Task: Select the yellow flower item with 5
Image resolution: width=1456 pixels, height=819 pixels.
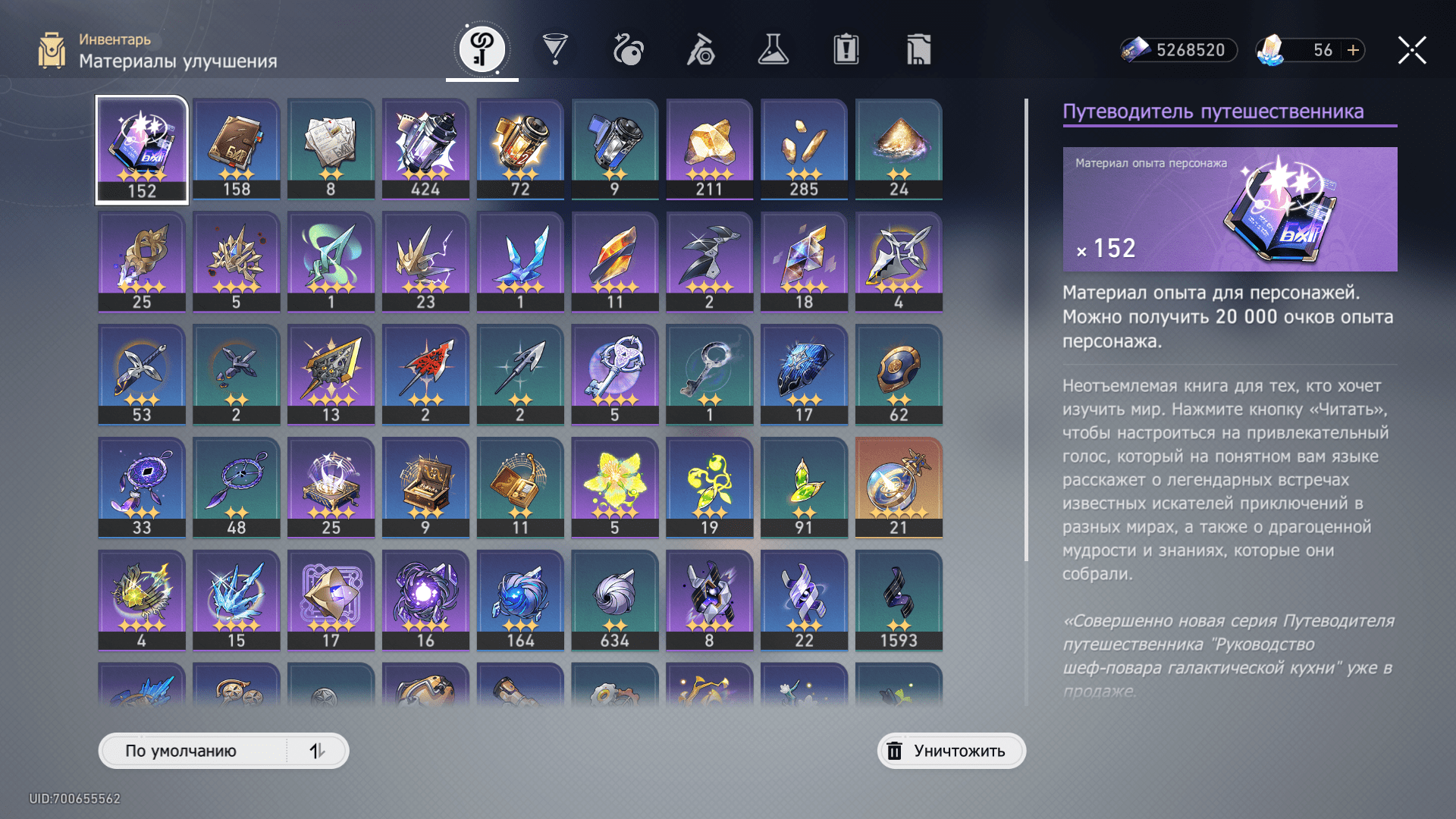Action: (x=615, y=487)
